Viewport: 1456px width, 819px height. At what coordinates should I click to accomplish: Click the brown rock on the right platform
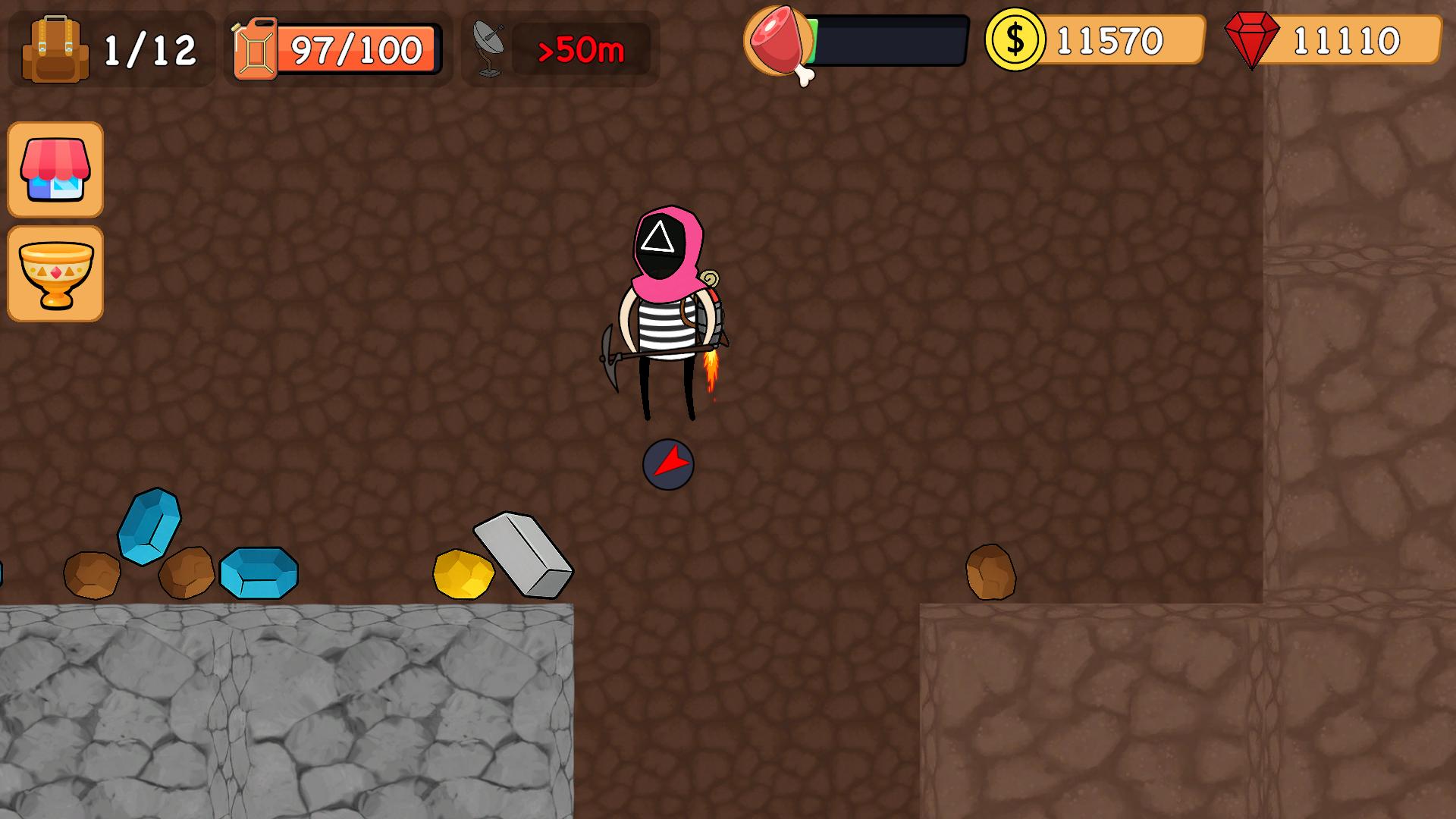click(989, 571)
